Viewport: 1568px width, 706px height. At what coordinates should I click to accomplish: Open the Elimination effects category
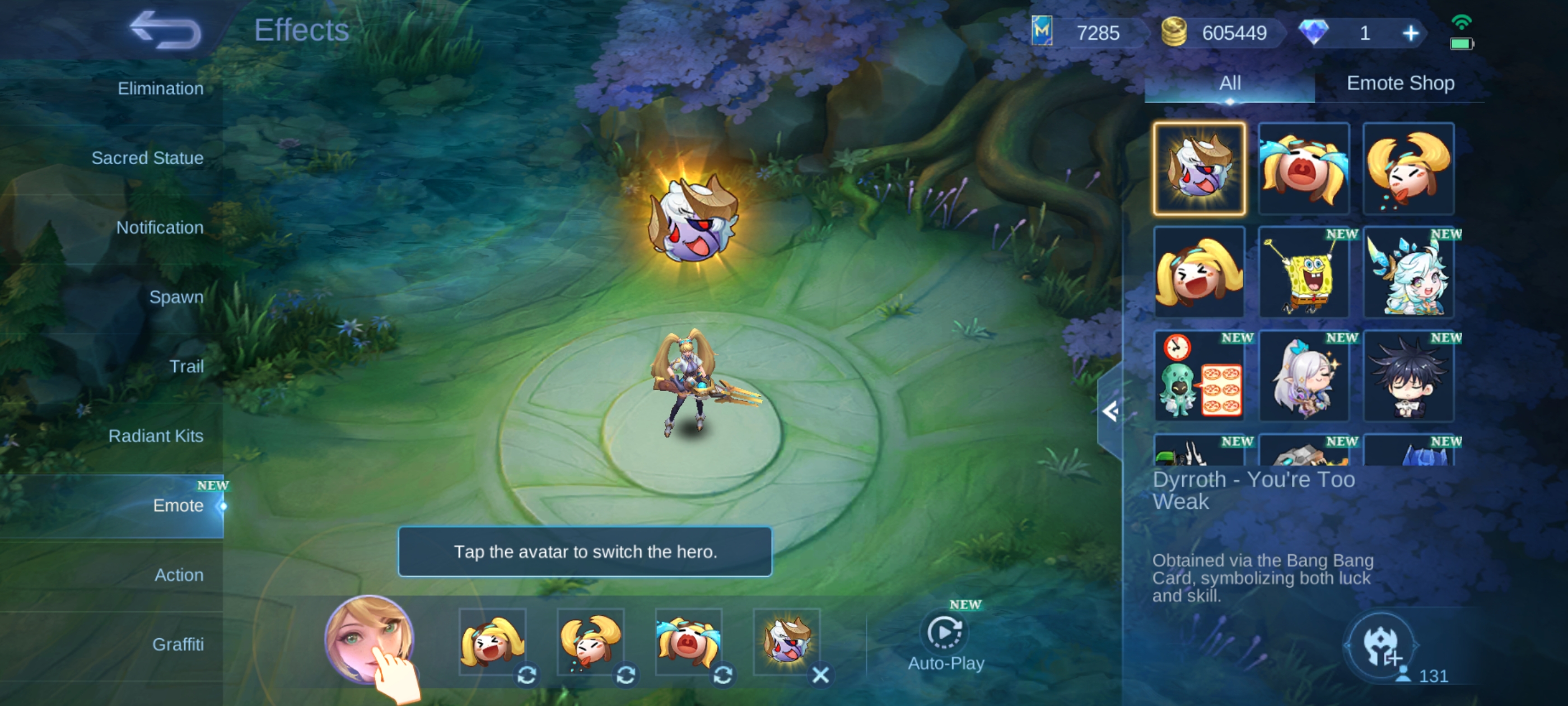pos(160,89)
